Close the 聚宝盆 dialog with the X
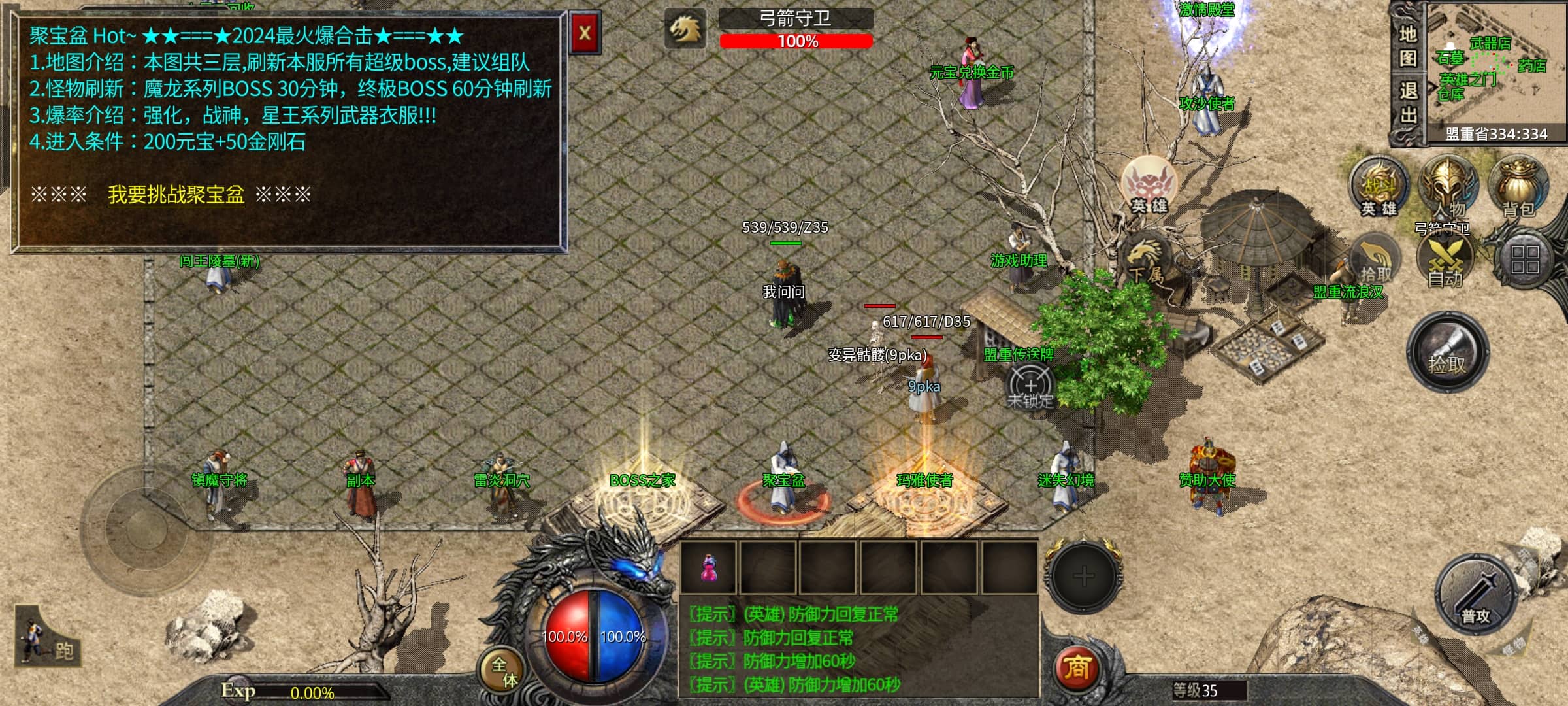 click(x=585, y=33)
